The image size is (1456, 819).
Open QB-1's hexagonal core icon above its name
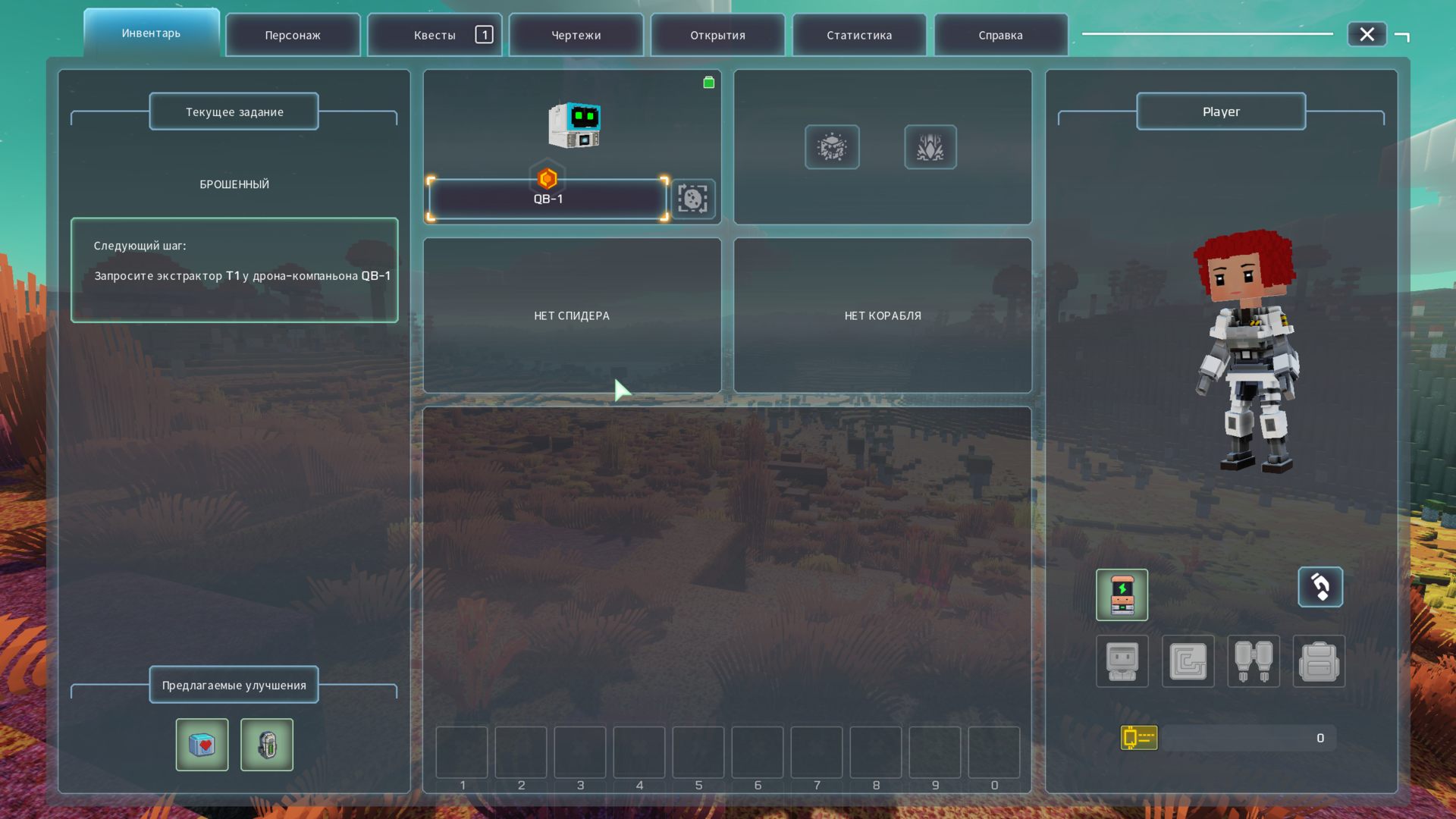click(x=548, y=180)
